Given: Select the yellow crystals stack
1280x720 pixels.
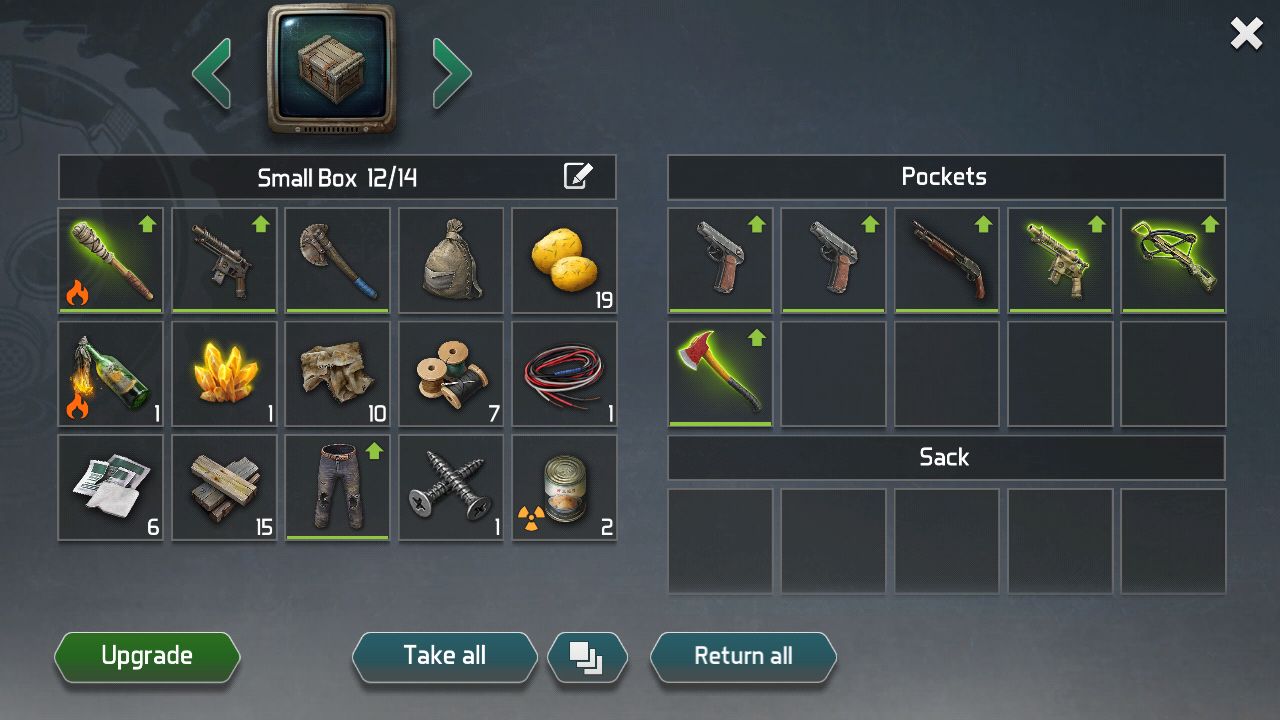Looking at the screenshot, I should pos(223,373).
